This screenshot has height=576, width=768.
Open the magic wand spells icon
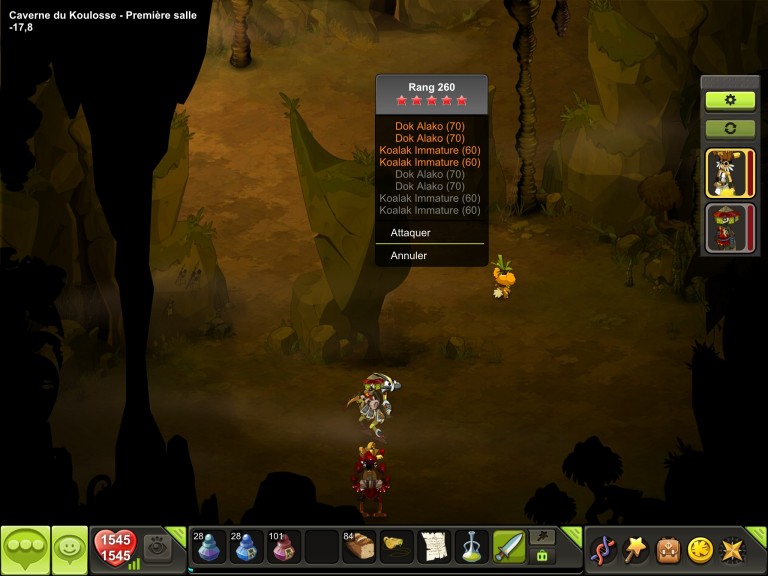coord(636,549)
